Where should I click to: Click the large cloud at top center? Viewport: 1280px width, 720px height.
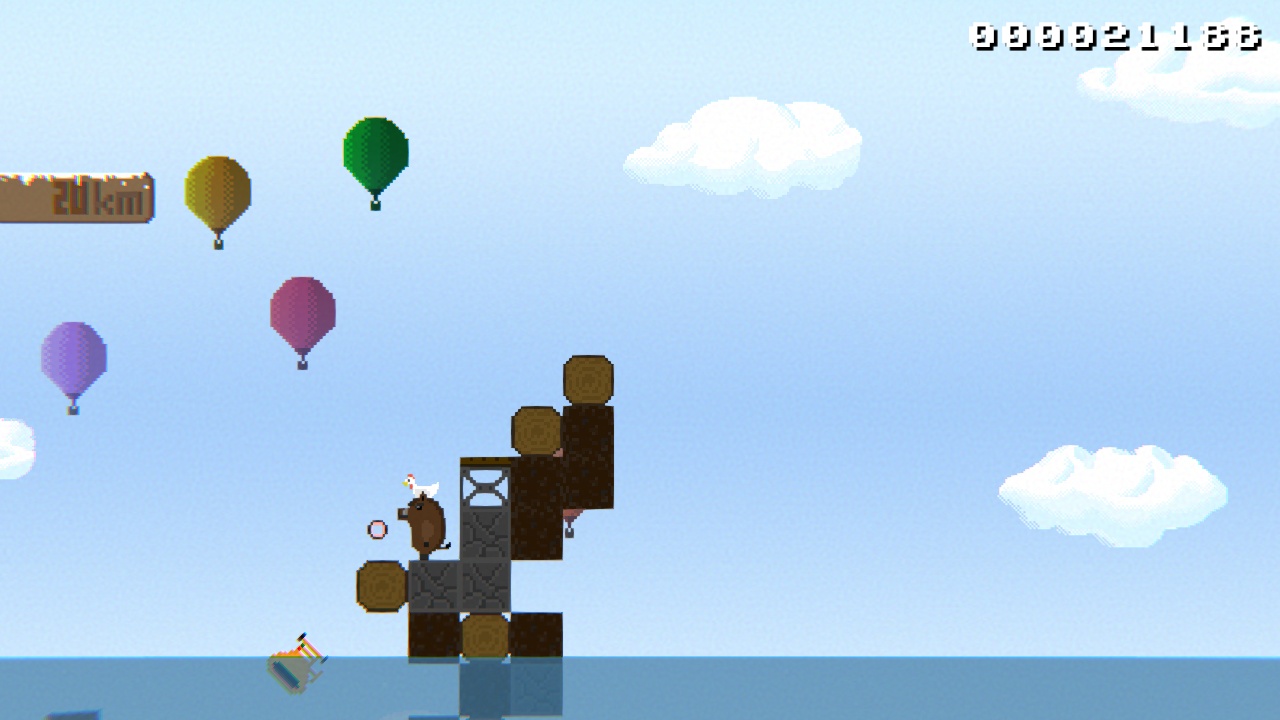(x=745, y=140)
